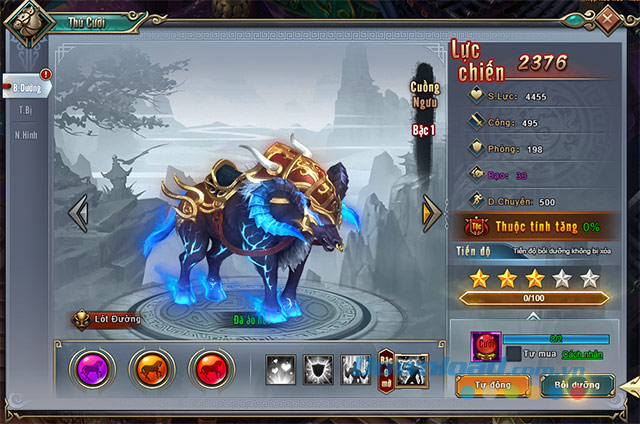Toggle the Tự mua checkbox
Screen dimensions: 640x424
(513, 354)
